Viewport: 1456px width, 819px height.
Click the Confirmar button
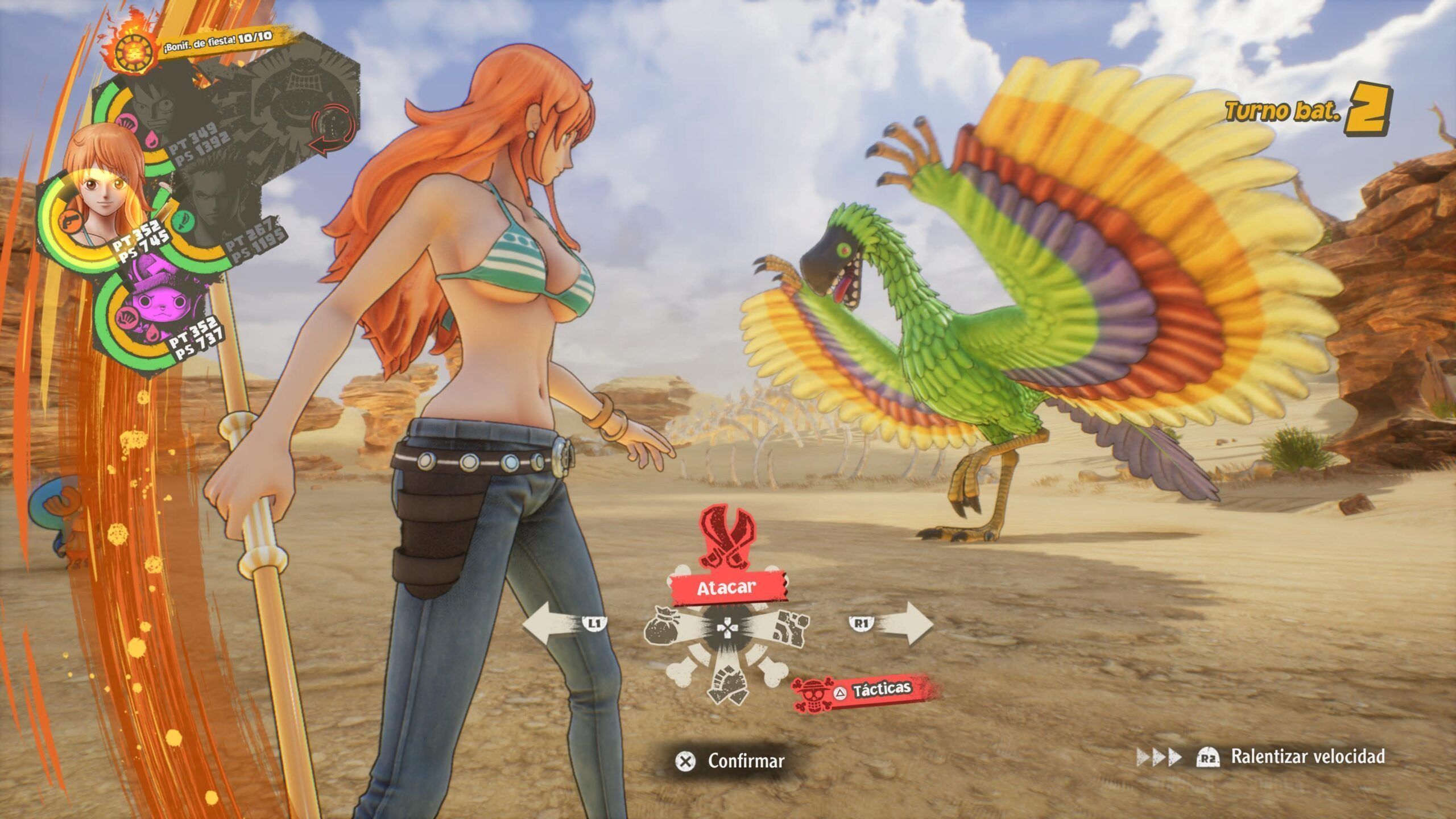coord(731,760)
